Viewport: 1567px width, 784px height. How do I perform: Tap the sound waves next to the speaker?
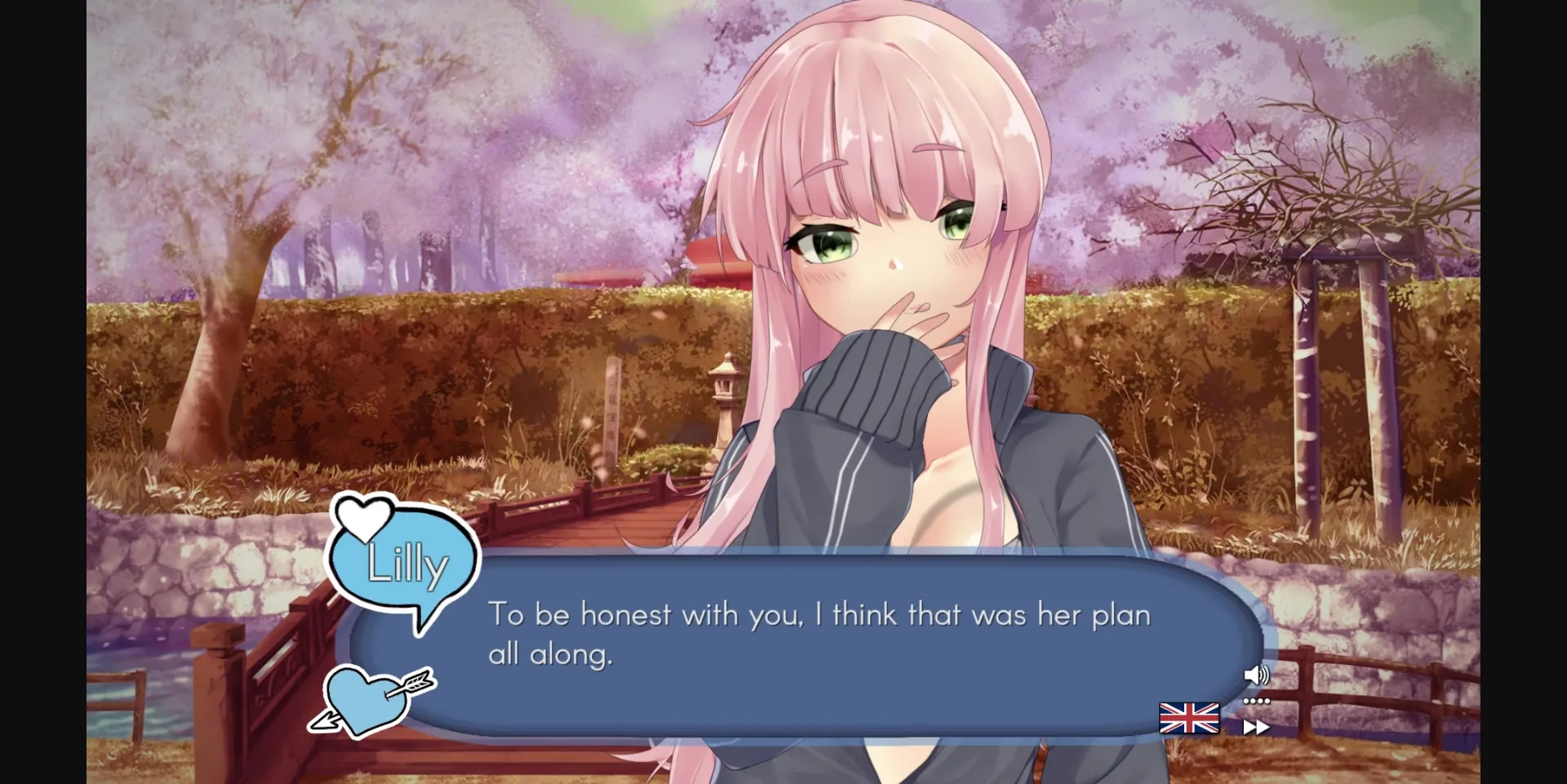pyautogui.click(x=1263, y=675)
